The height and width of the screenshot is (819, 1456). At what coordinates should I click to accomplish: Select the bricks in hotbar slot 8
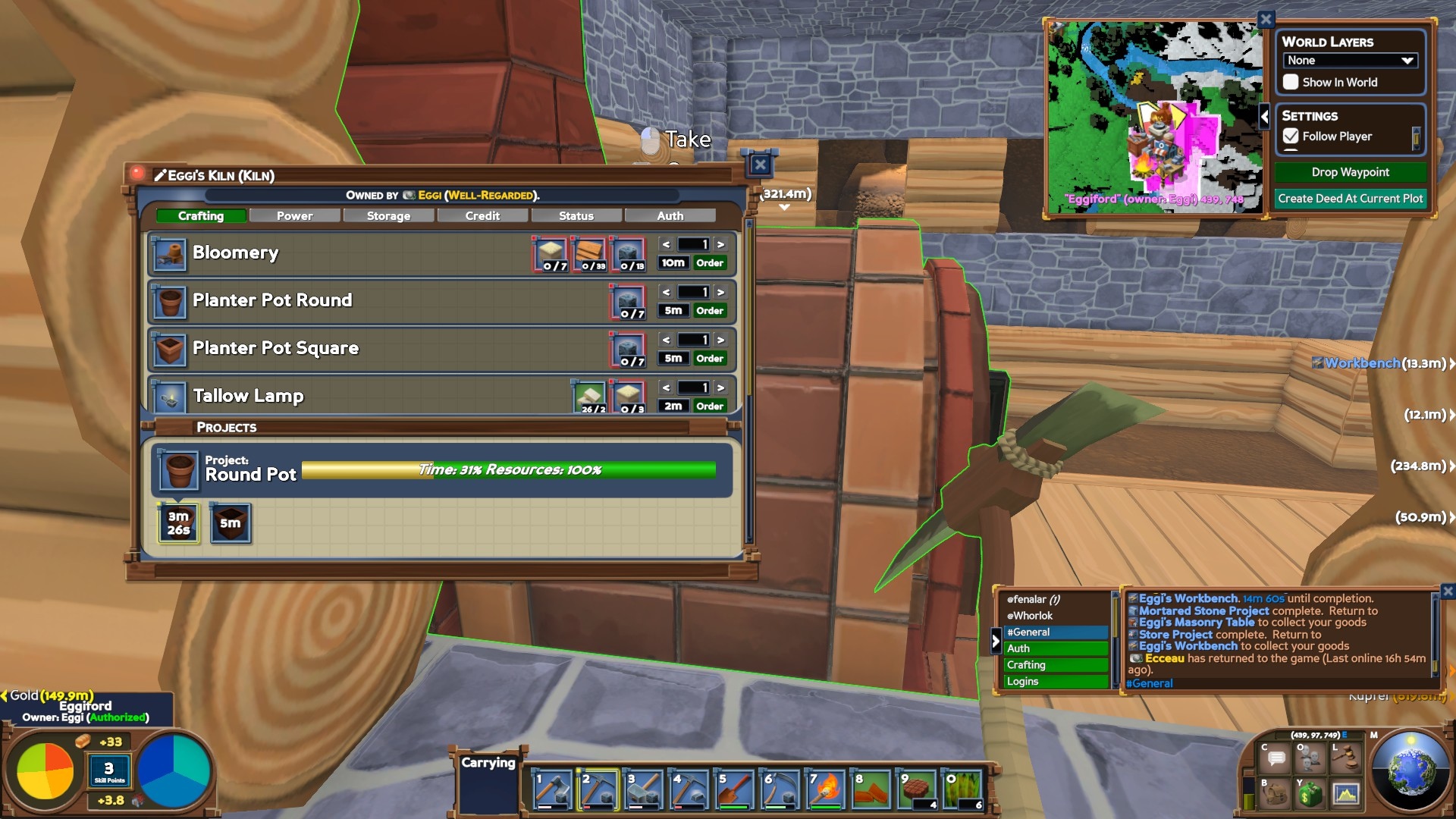coord(869,791)
